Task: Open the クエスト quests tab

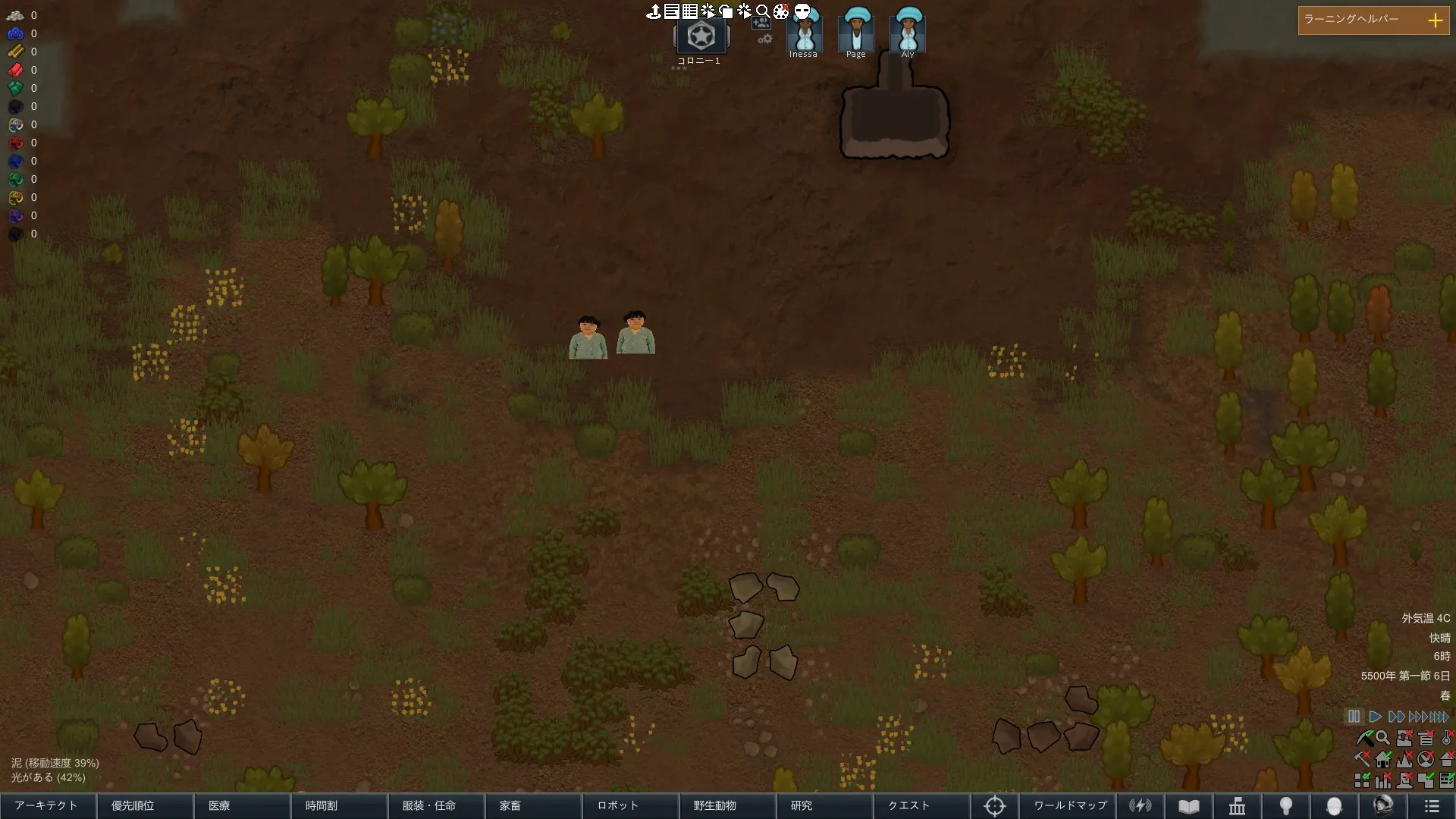Action: [x=921, y=805]
